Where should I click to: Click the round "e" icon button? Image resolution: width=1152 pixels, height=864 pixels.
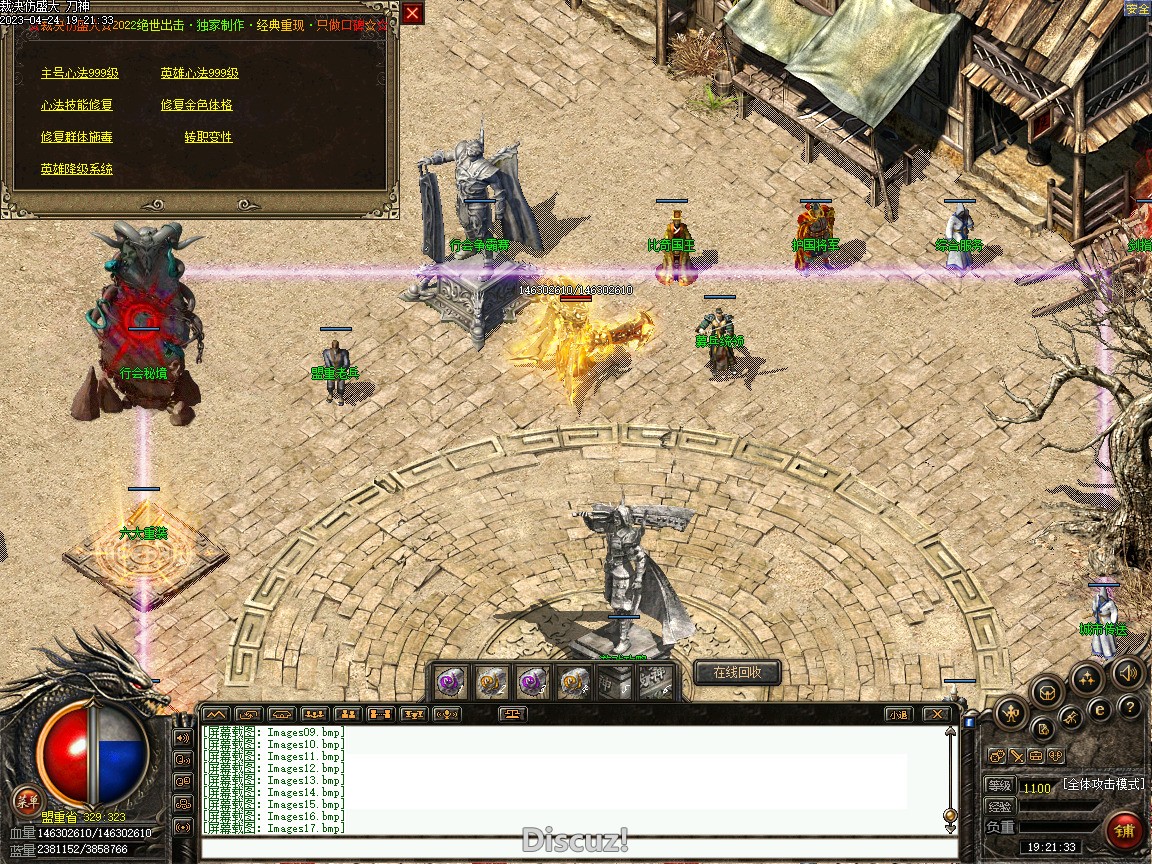coord(1100,709)
